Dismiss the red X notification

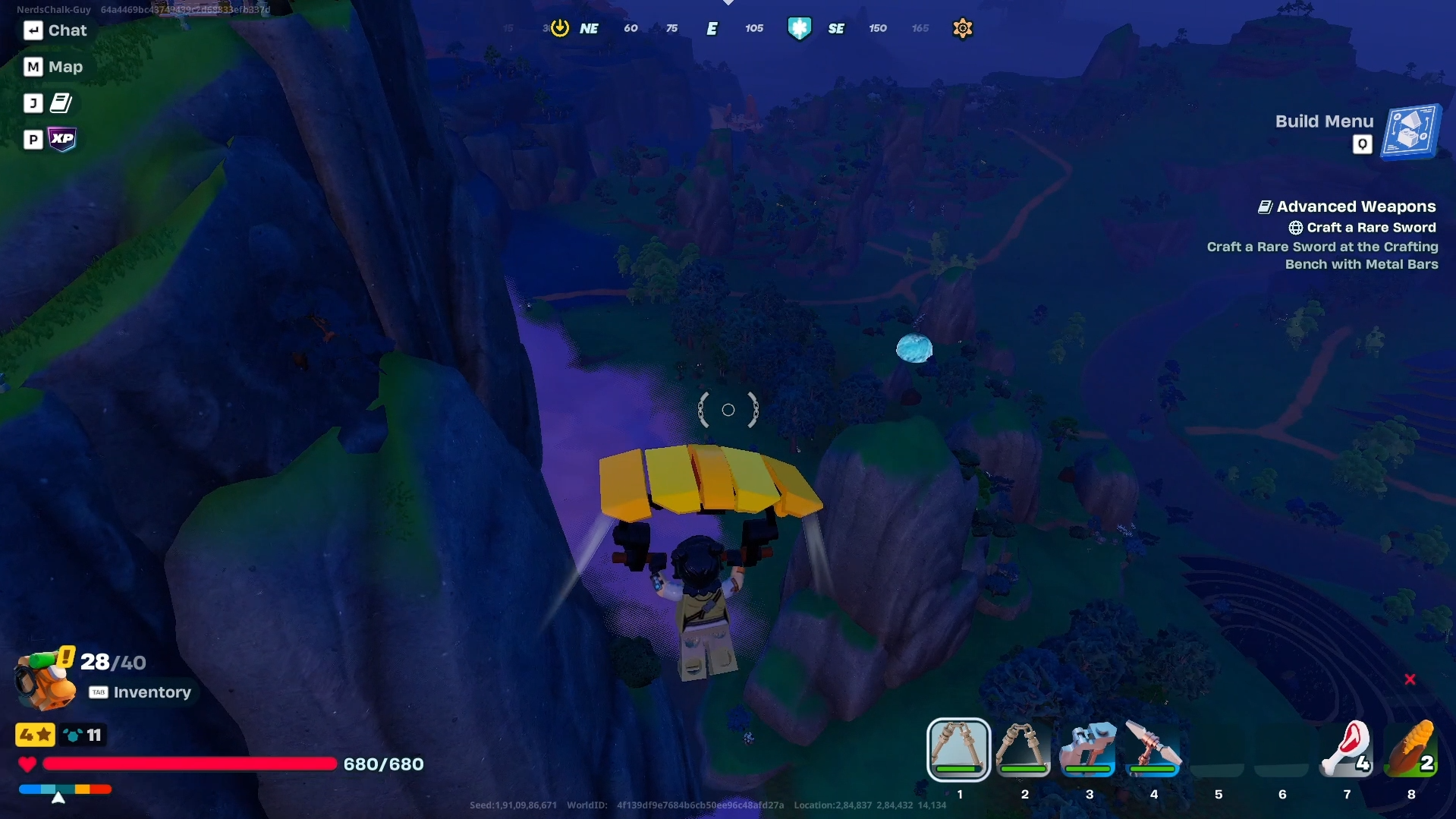point(1410,679)
